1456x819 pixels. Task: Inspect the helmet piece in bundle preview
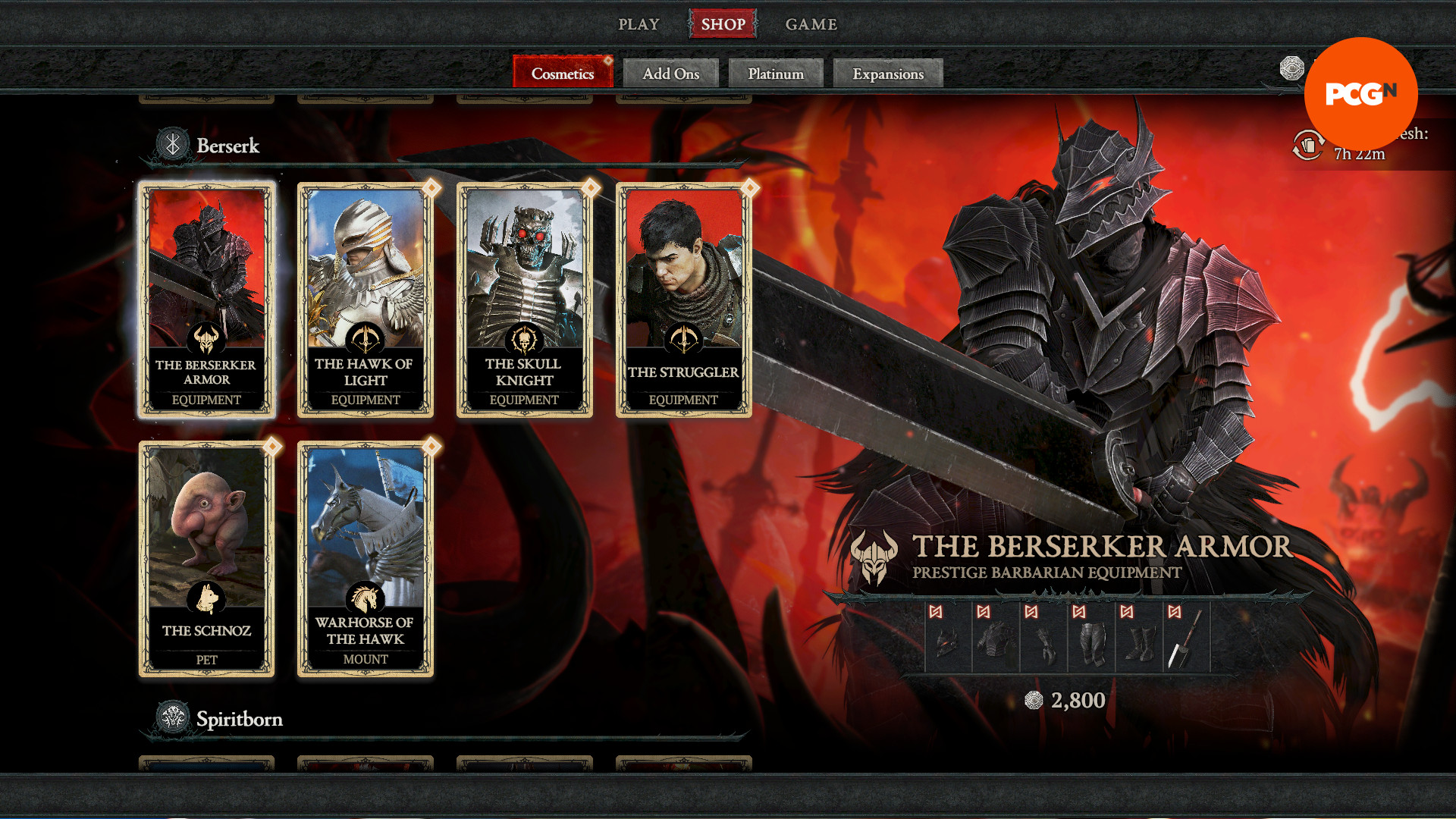pyautogui.click(x=948, y=639)
